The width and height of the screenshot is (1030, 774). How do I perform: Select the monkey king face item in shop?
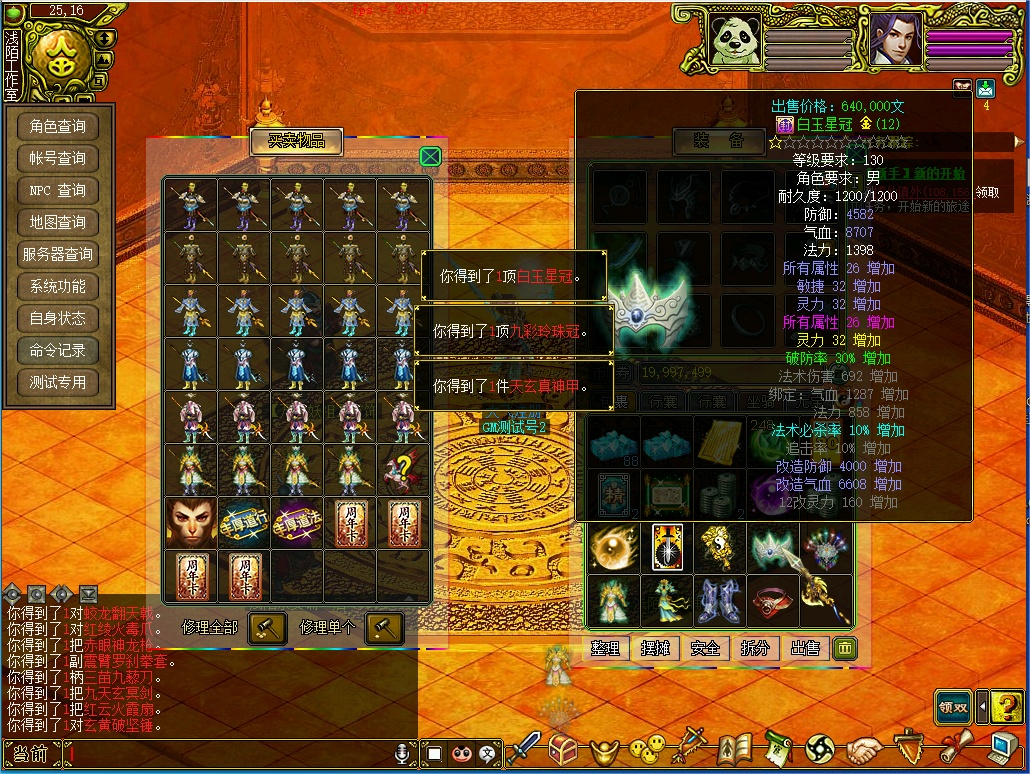[x=191, y=523]
